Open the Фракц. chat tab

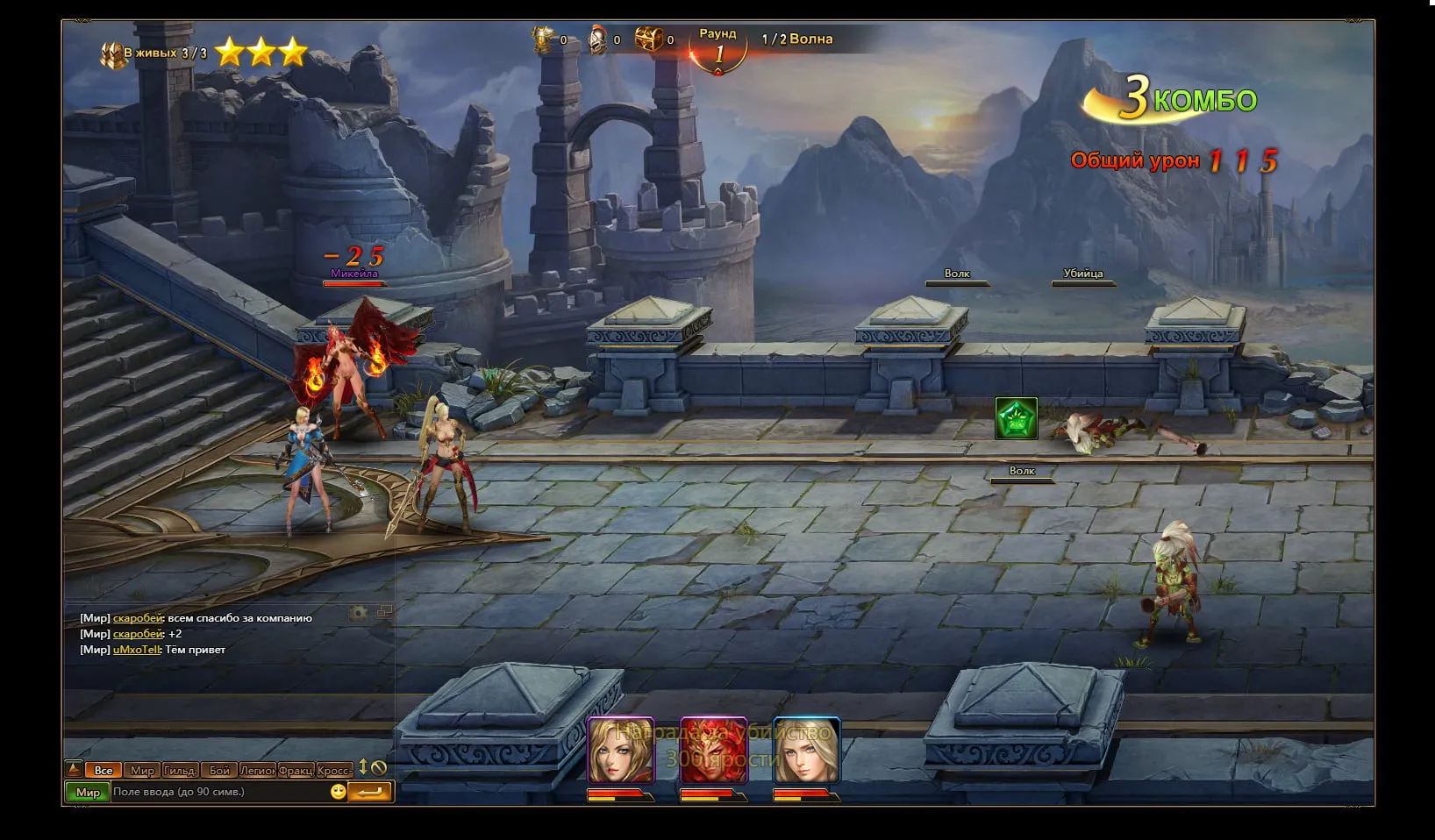pyautogui.click(x=296, y=770)
